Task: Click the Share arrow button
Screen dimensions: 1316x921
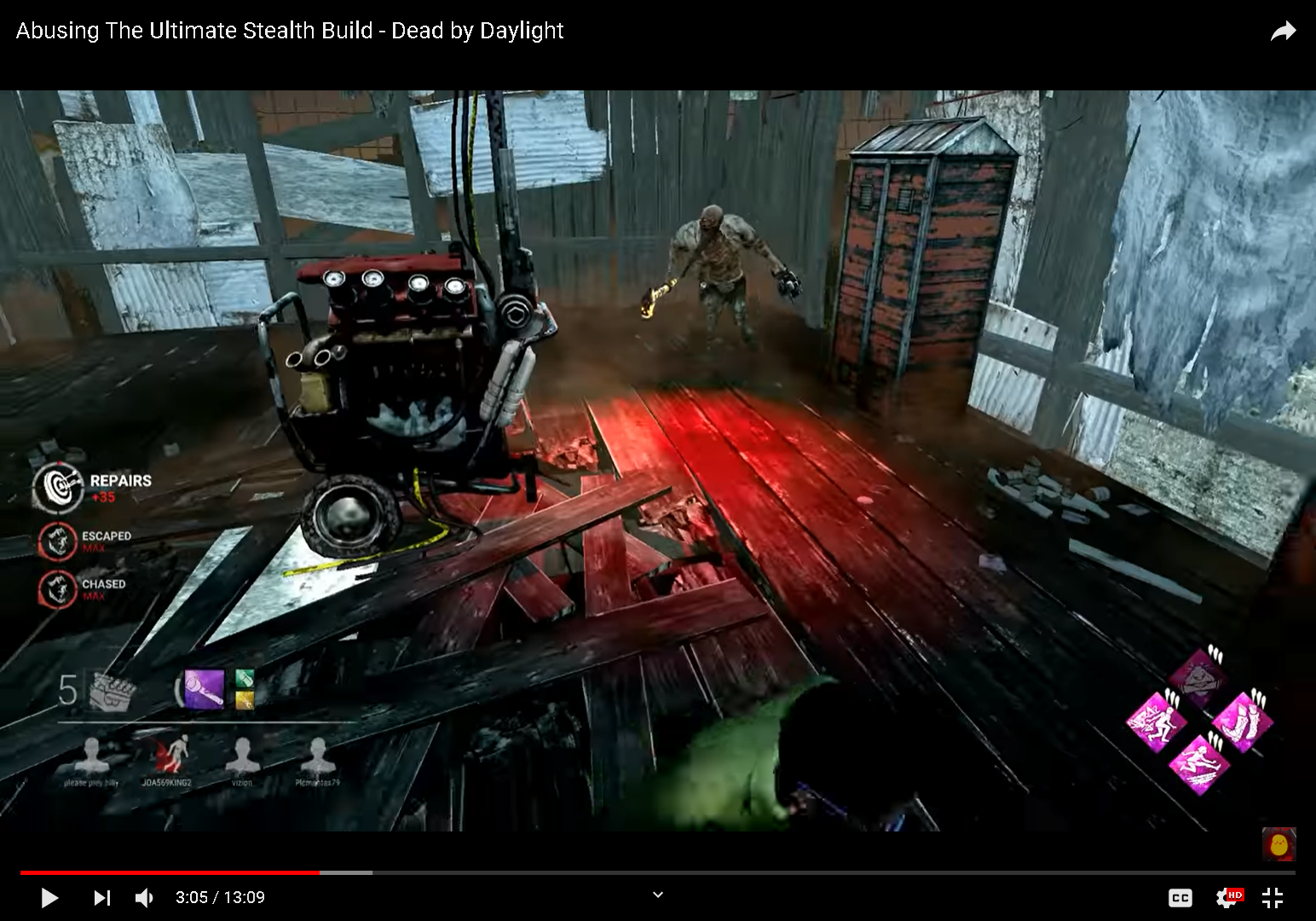Action: (1284, 30)
